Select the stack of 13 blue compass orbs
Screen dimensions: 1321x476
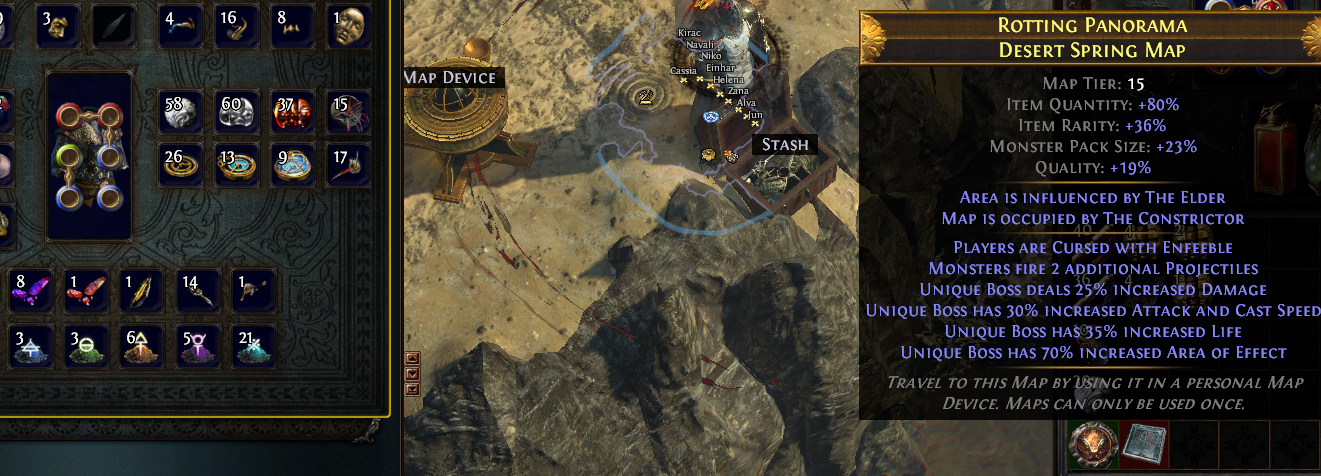[x=239, y=165]
